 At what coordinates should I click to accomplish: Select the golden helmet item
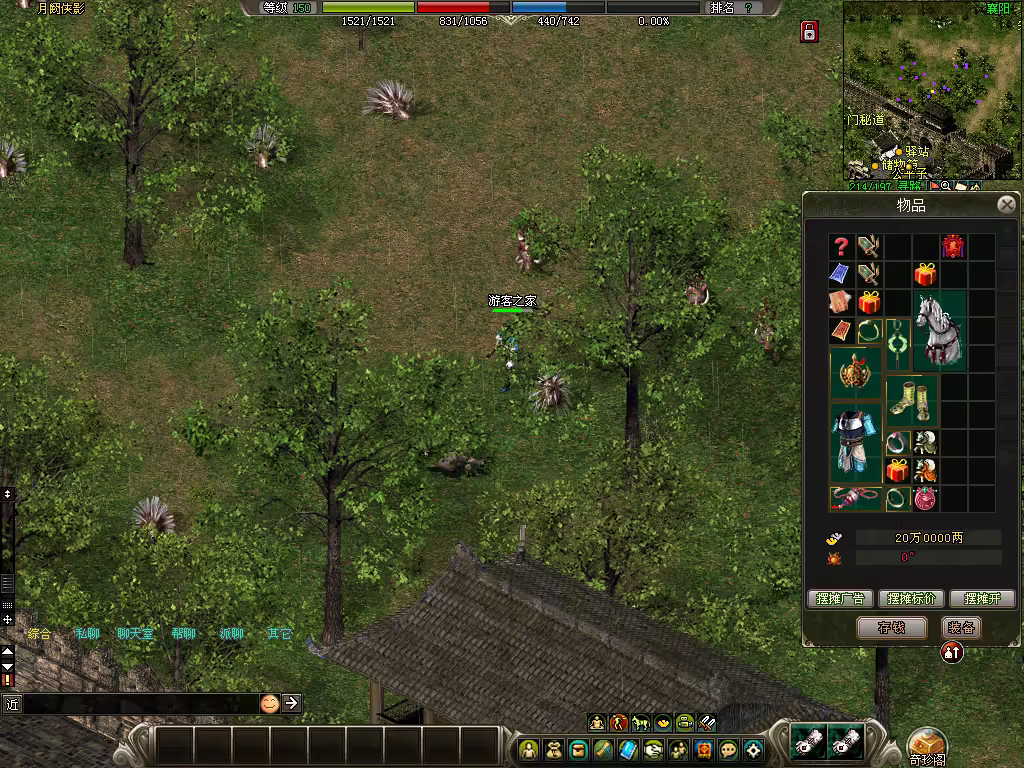click(855, 373)
